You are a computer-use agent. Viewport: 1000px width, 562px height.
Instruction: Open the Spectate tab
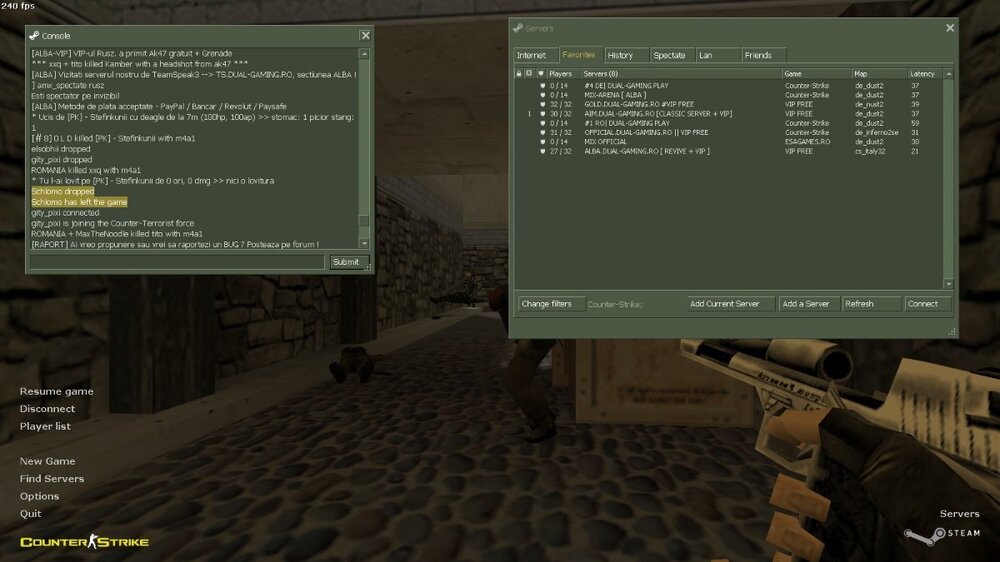pos(669,55)
